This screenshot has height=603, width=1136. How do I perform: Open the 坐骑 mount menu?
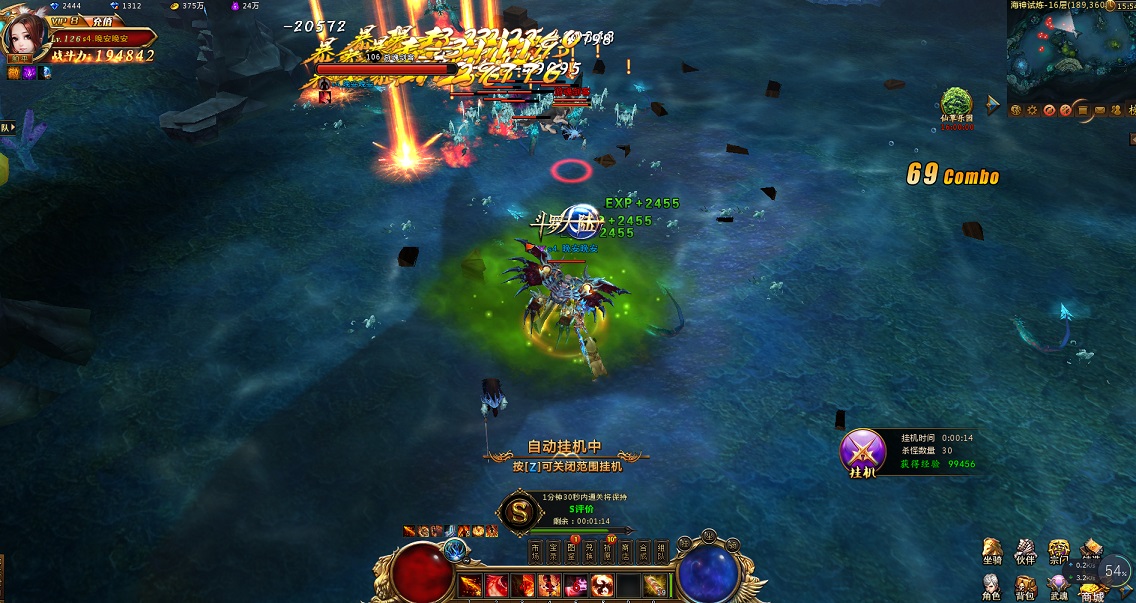coord(992,551)
